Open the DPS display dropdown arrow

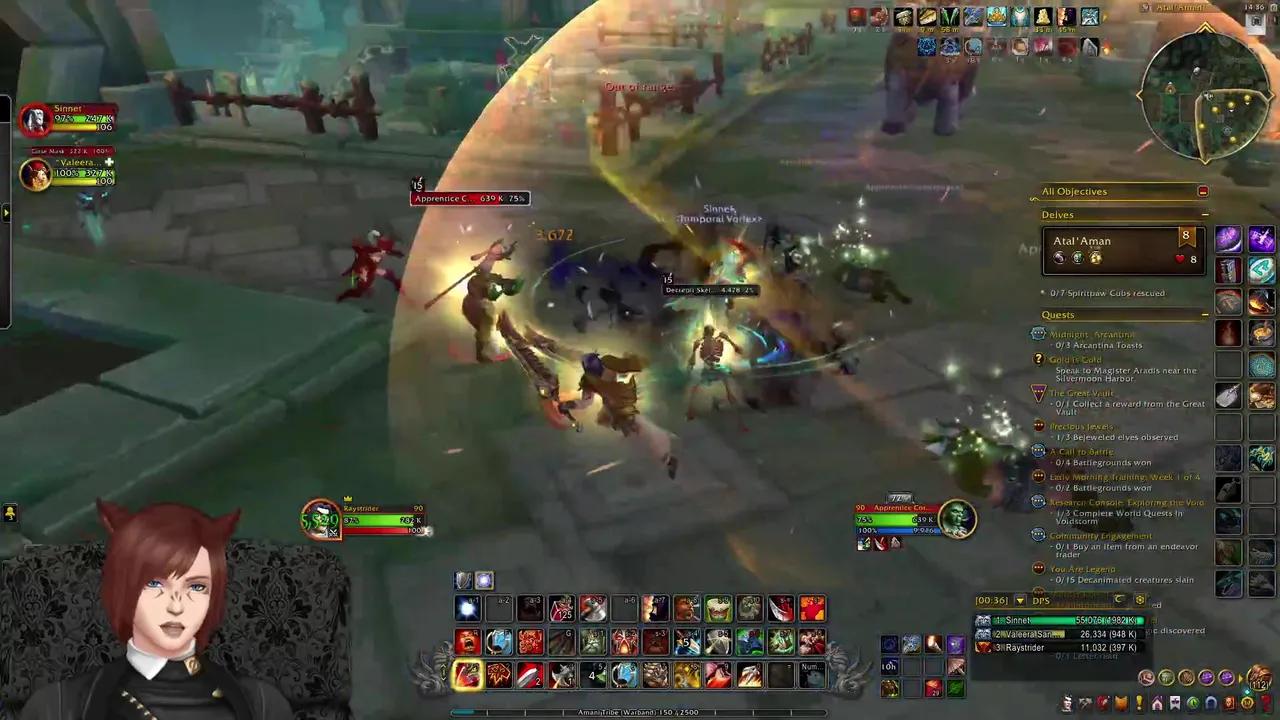coord(1020,600)
